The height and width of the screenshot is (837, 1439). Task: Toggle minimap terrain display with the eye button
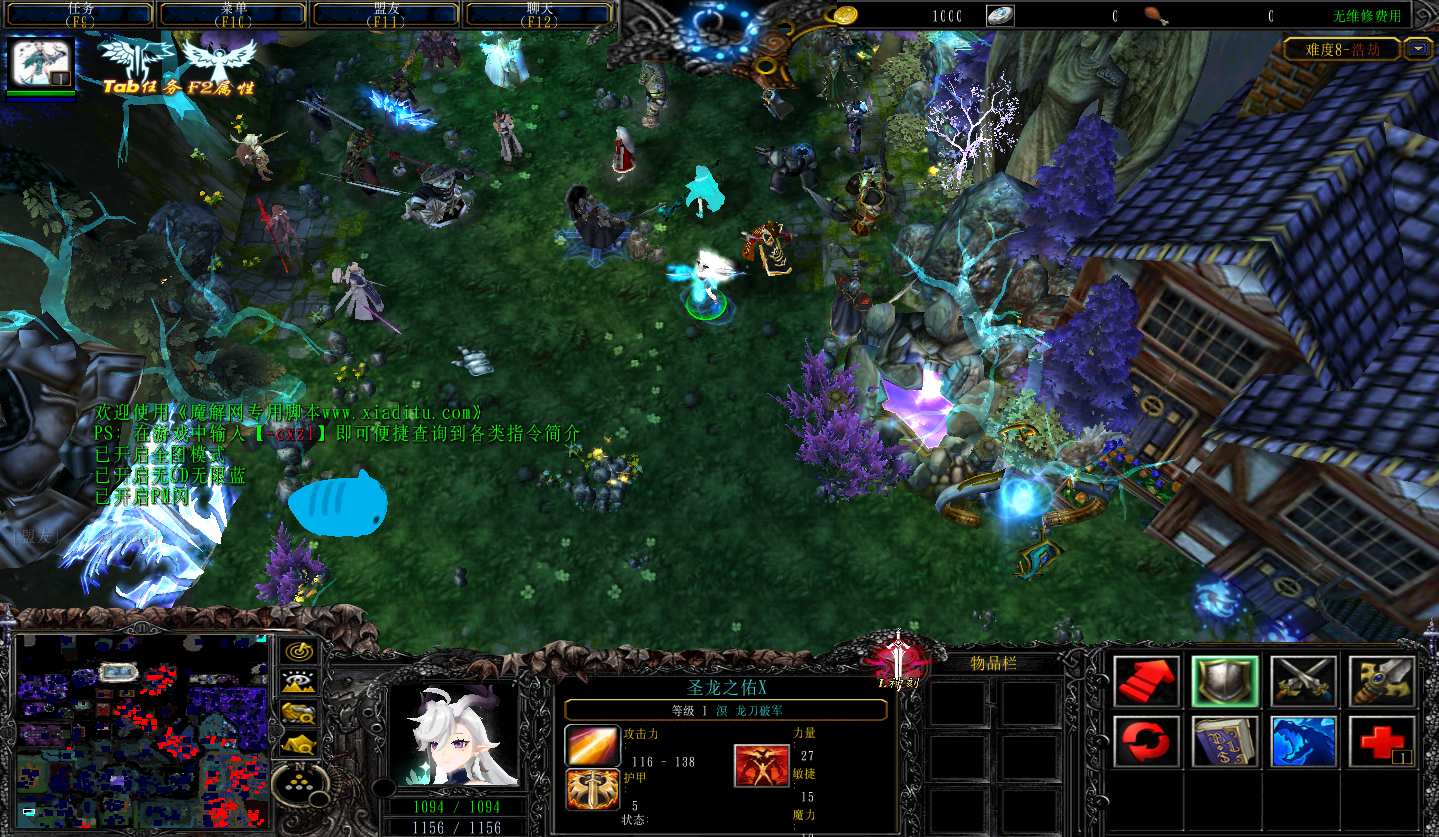(x=298, y=682)
